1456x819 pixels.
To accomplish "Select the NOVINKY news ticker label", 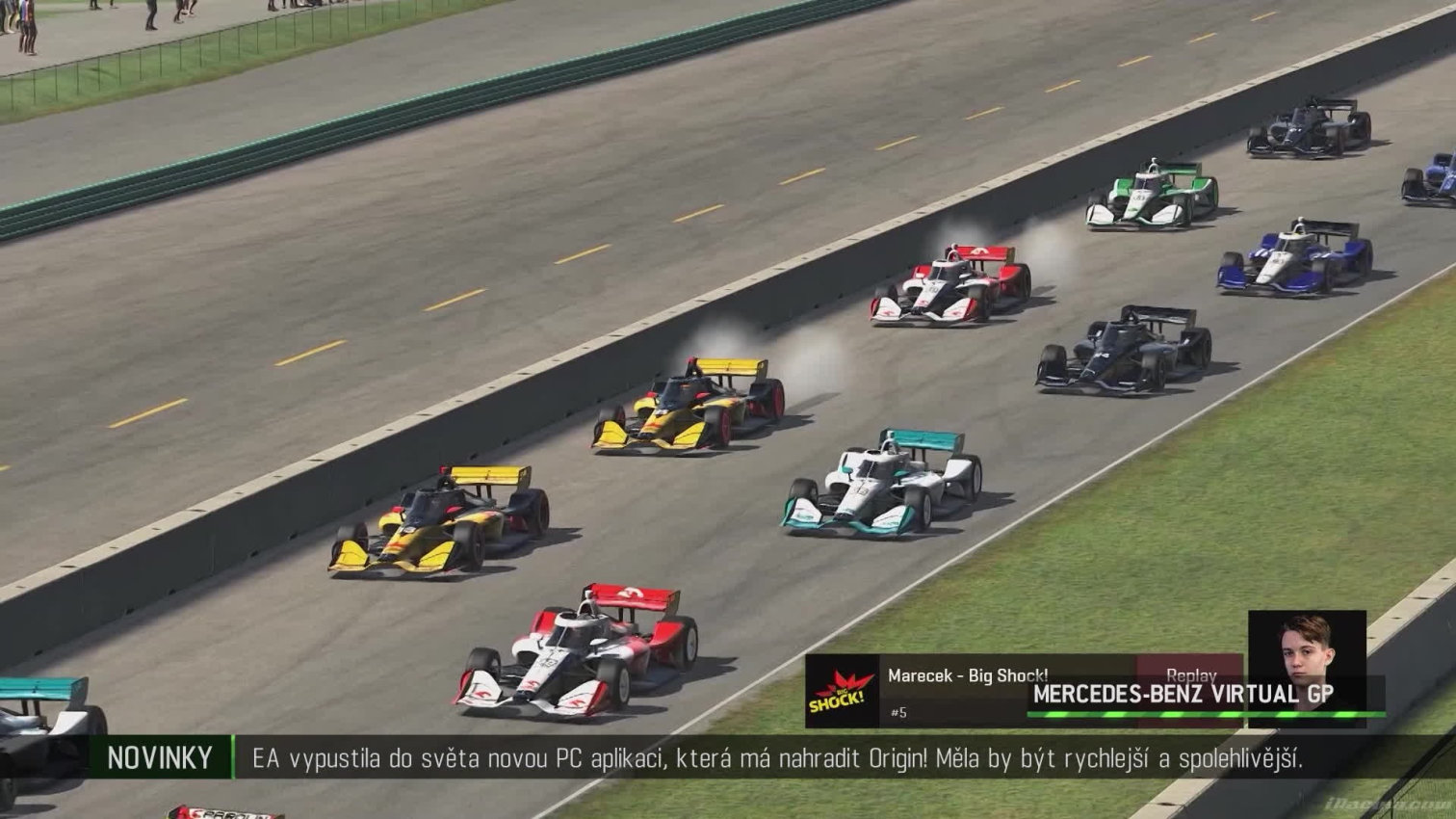I will [x=160, y=758].
